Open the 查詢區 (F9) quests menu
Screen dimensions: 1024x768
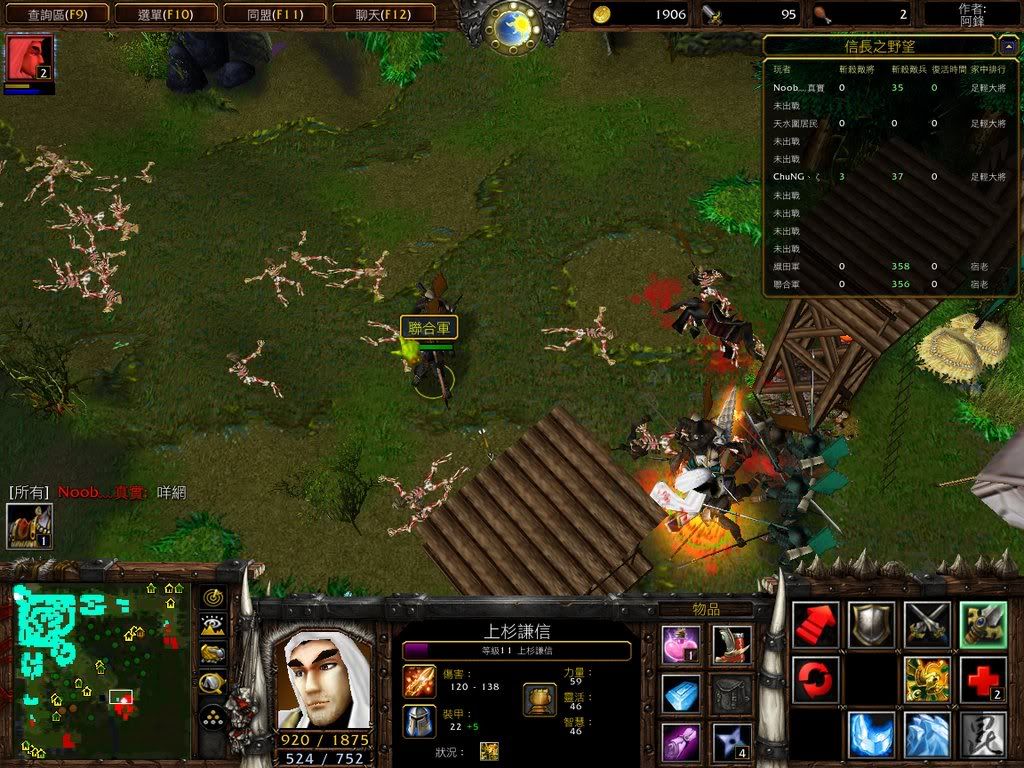click(53, 14)
